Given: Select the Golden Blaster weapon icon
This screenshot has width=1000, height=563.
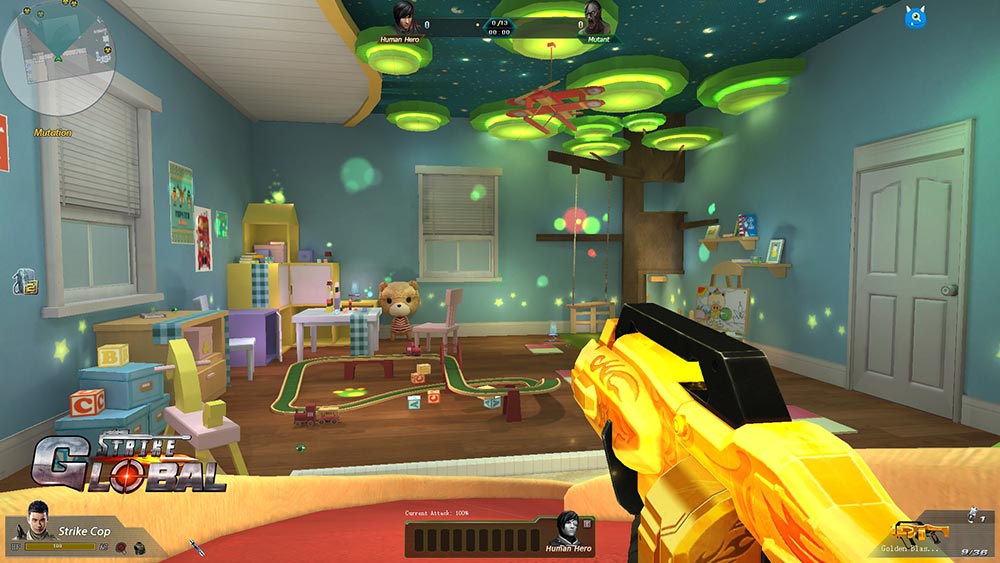Looking at the screenshot, I should tap(916, 532).
